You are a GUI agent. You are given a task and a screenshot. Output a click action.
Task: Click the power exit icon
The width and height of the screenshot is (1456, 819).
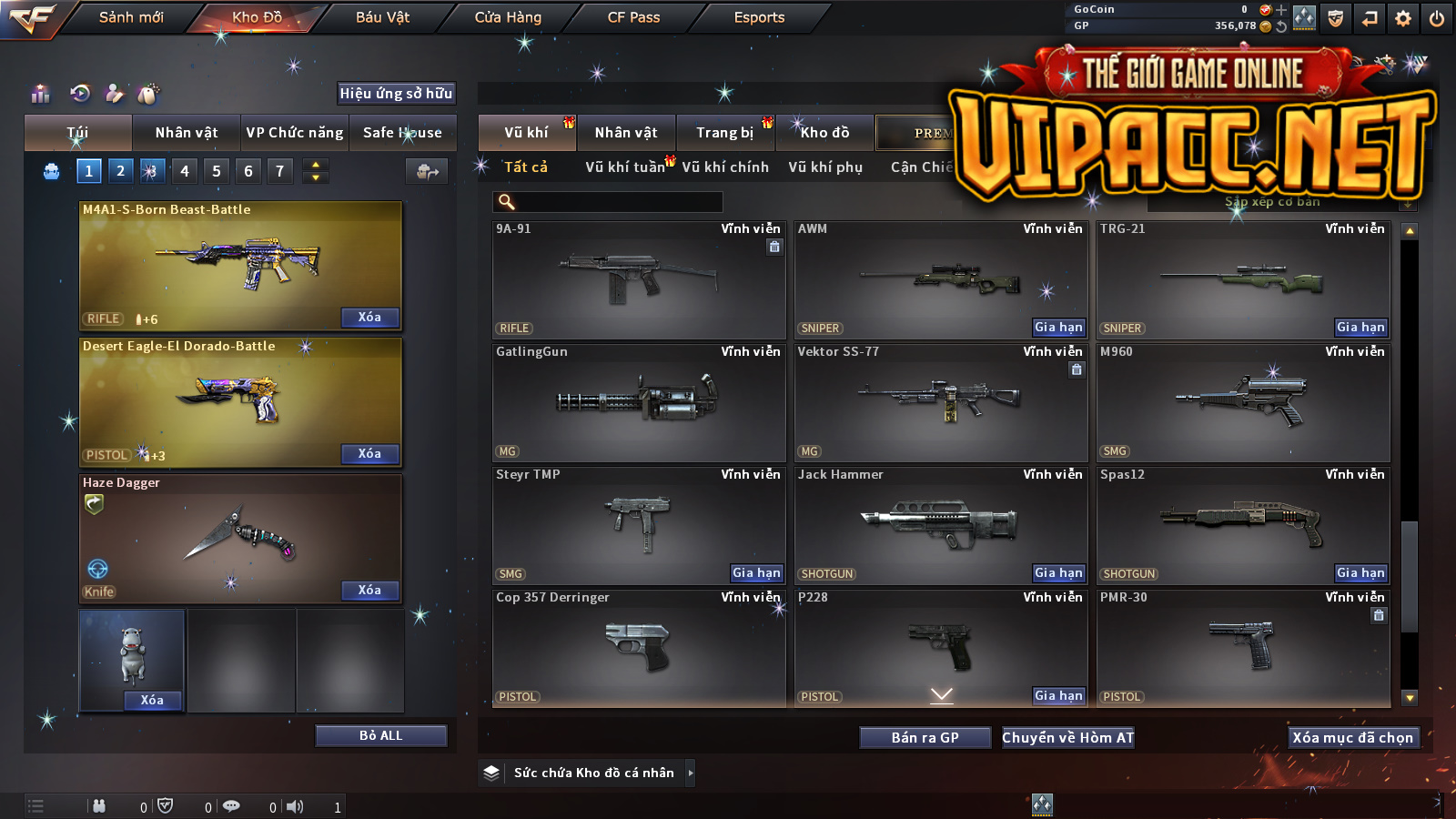click(x=1437, y=18)
